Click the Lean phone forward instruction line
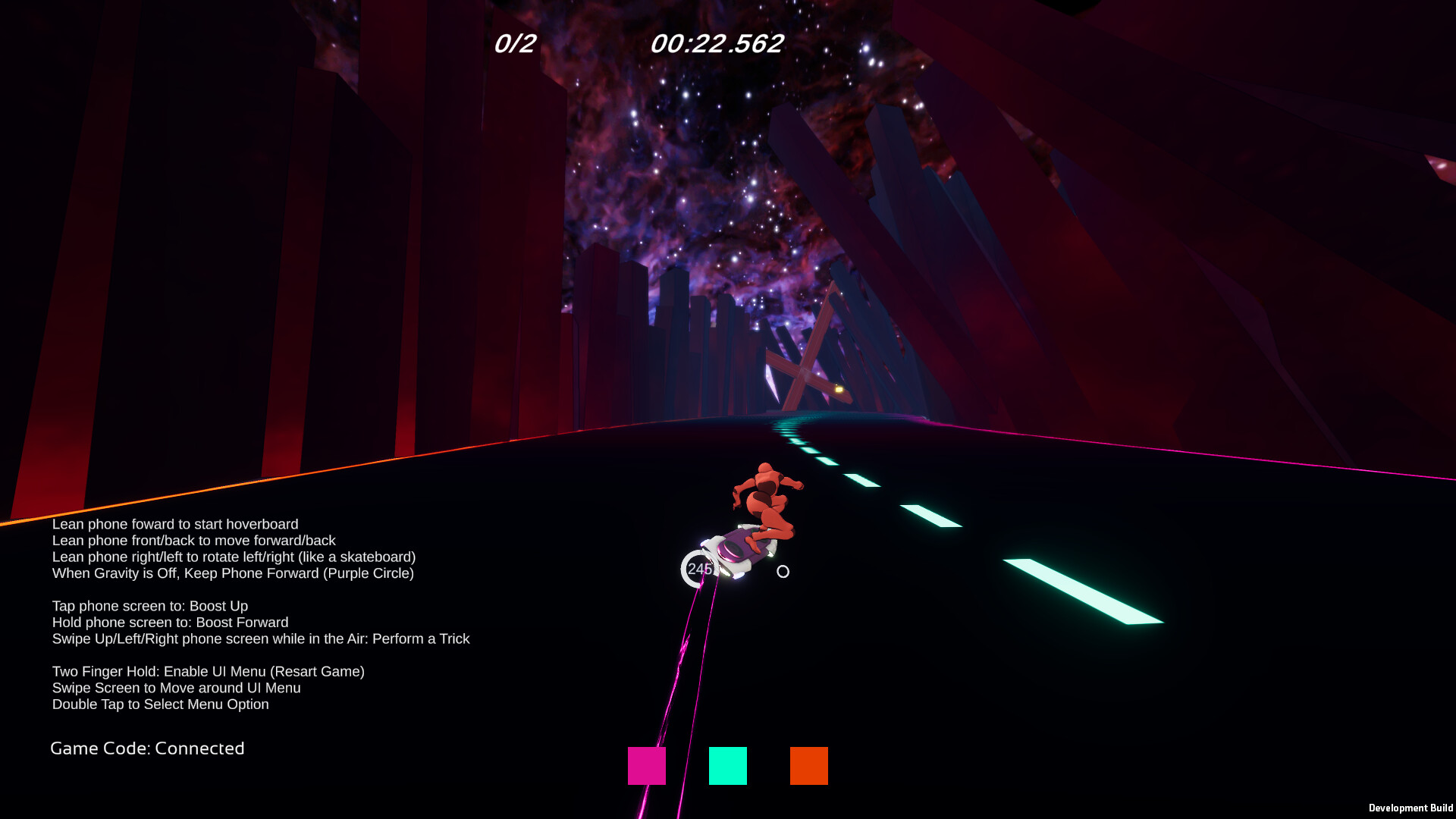This screenshot has height=819, width=1456. coord(174,524)
